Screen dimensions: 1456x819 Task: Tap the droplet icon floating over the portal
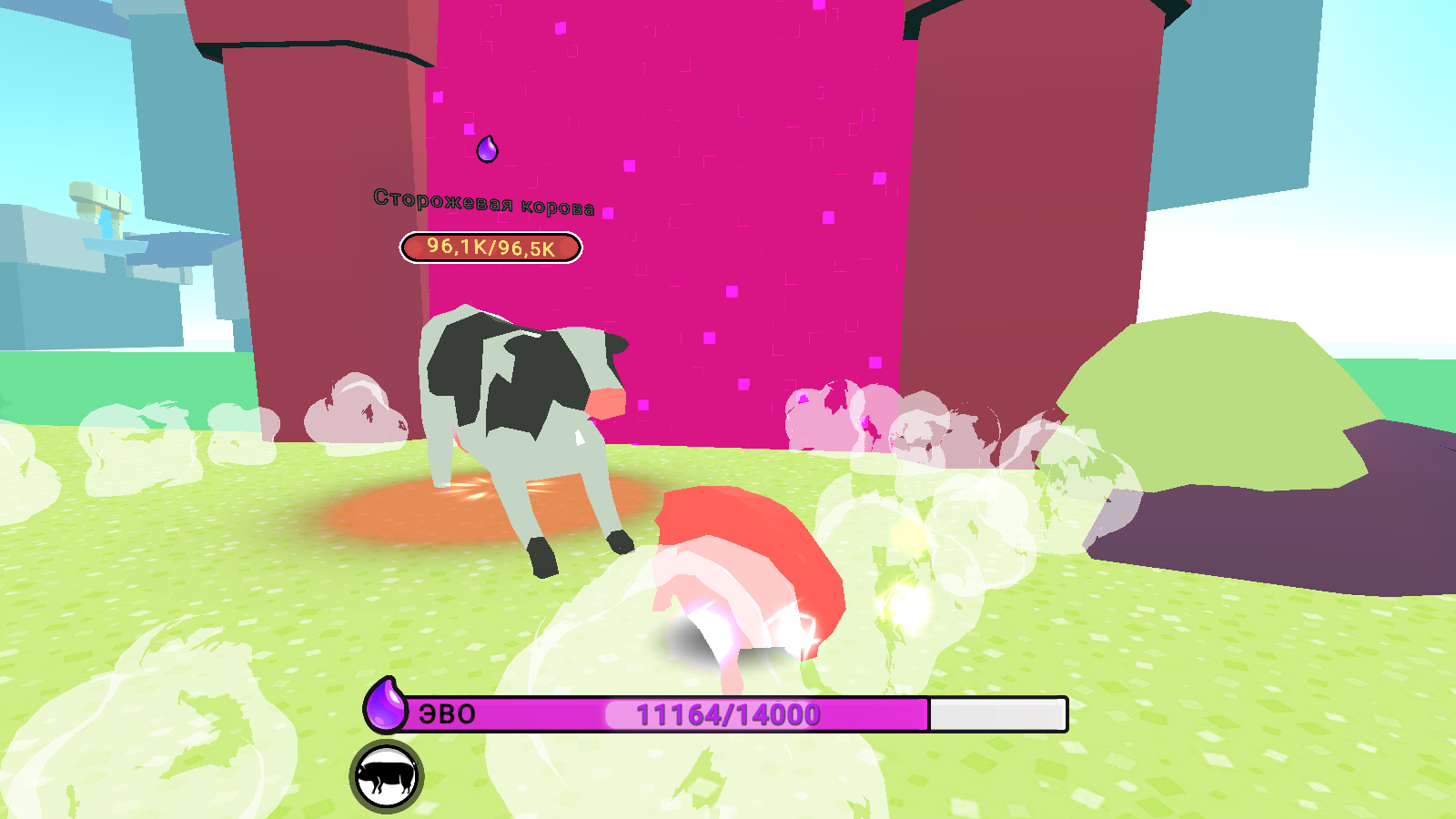486,151
